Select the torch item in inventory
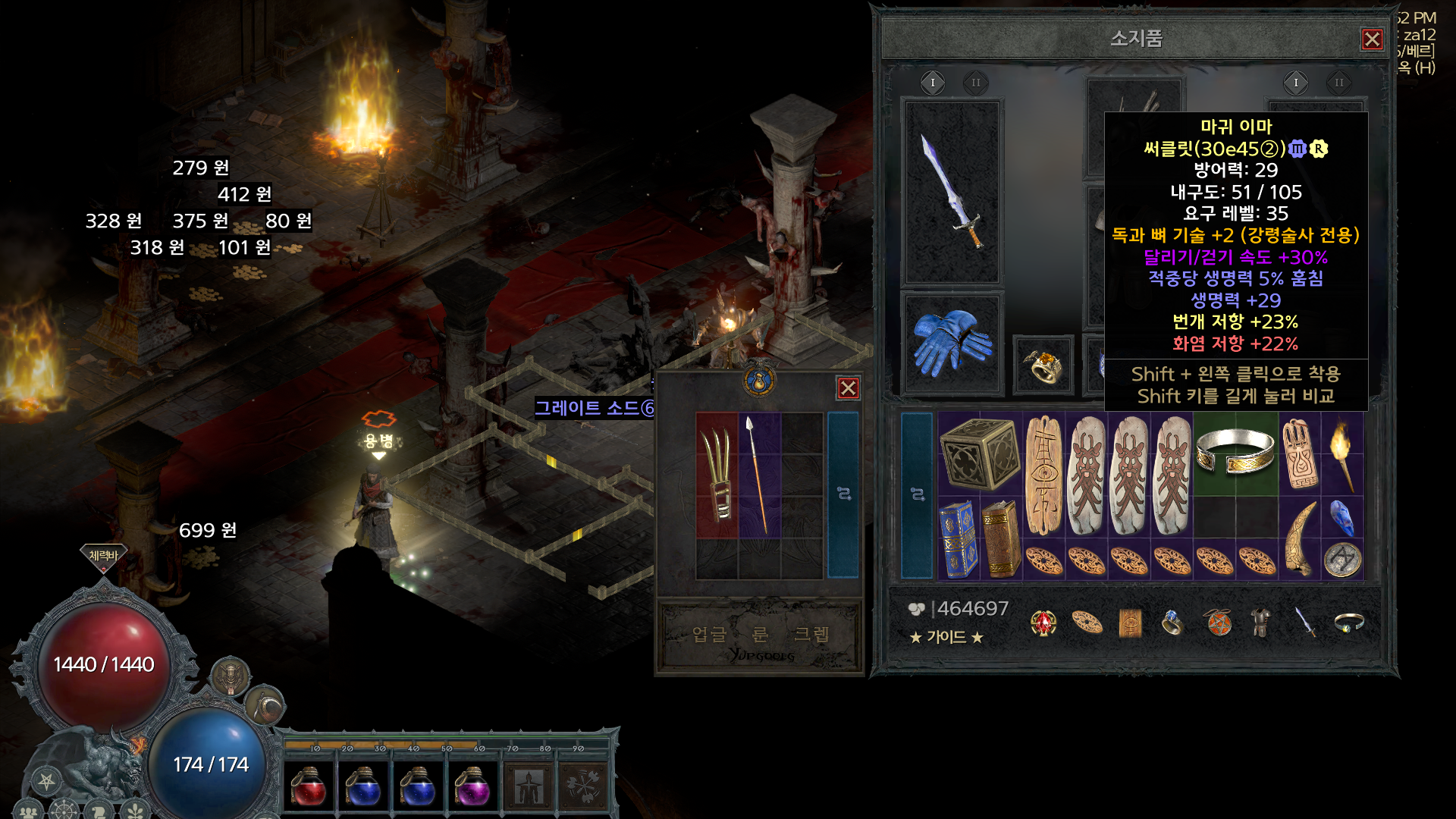The height and width of the screenshot is (819, 1456). (x=1341, y=453)
